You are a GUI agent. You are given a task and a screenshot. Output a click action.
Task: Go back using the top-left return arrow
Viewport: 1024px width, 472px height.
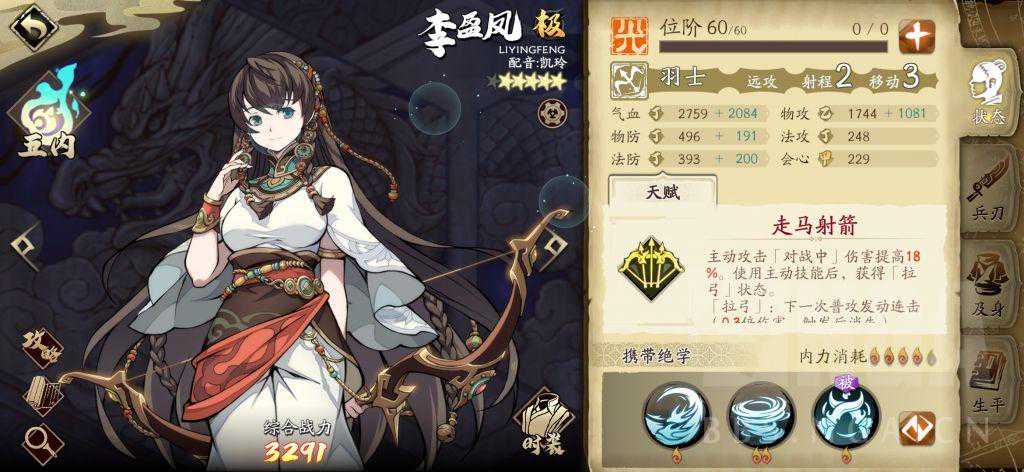(31, 27)
